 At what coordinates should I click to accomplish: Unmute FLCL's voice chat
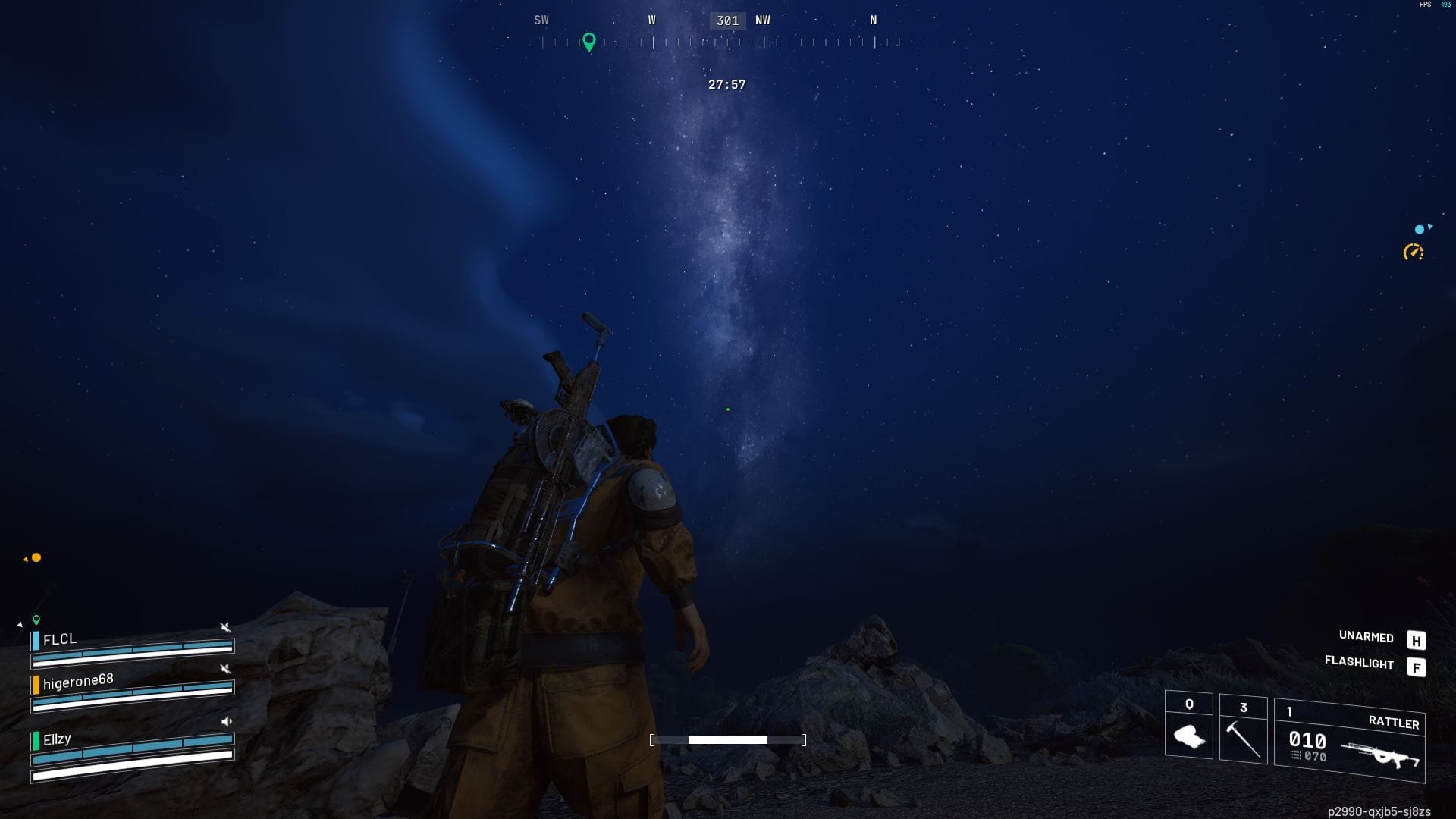[225, 627]
